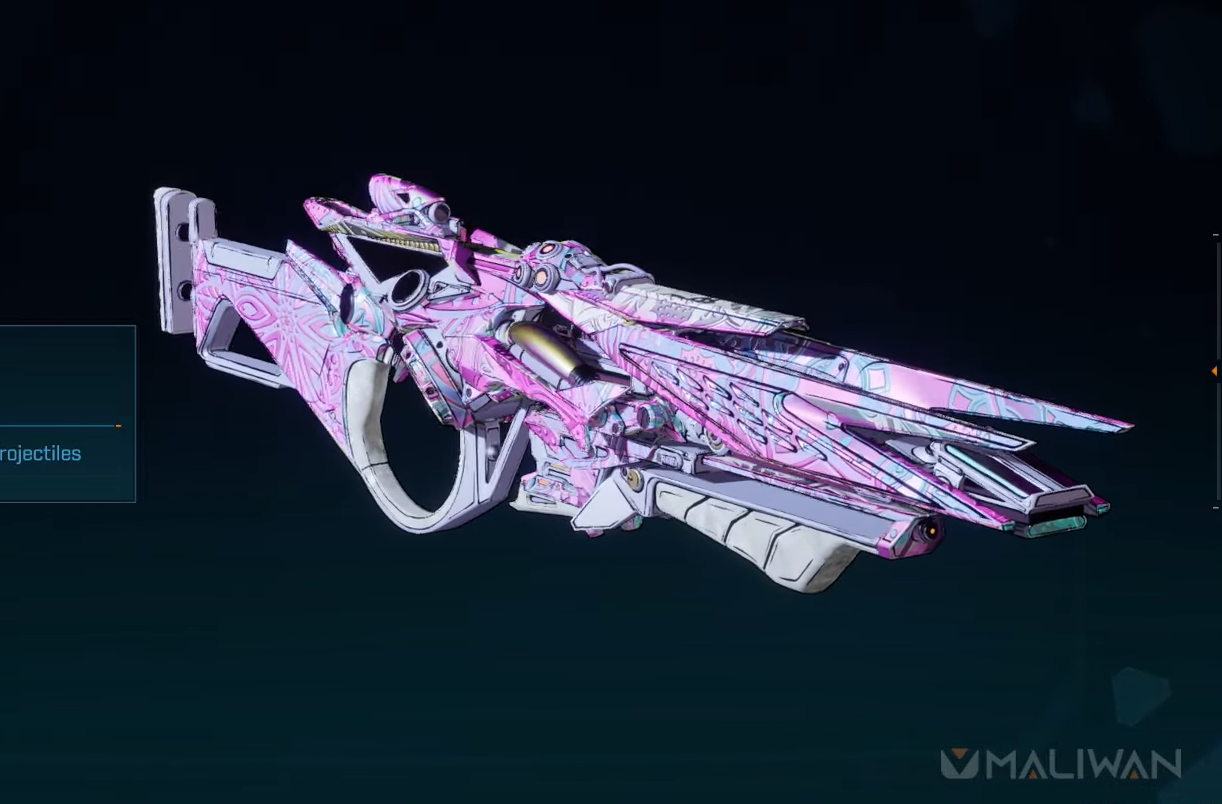Select the weapon info card mentioning projectiles

pyautogui.click(x=66, y=414)
